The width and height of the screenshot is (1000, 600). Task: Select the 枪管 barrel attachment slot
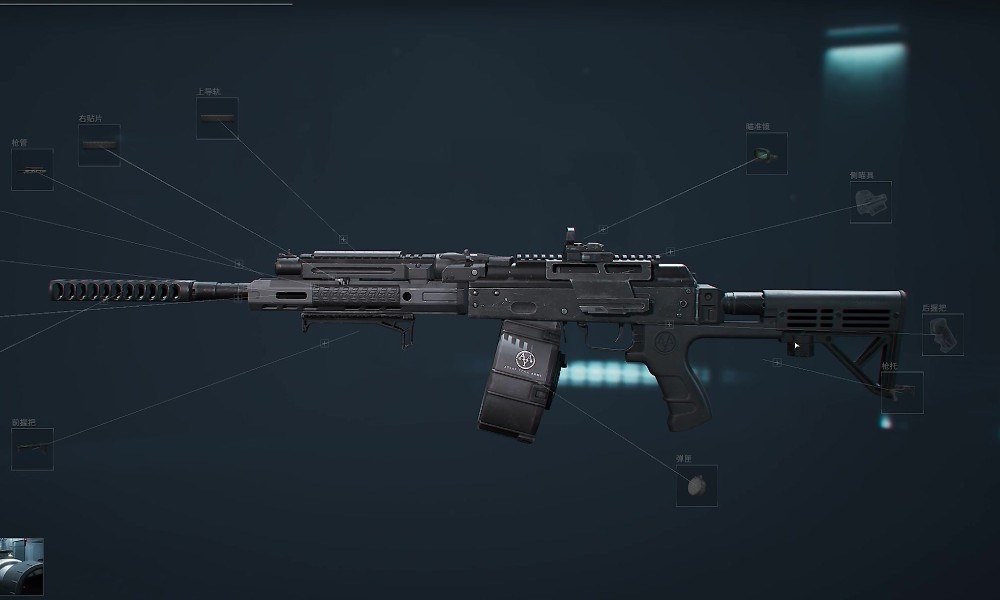pos(32,169)
